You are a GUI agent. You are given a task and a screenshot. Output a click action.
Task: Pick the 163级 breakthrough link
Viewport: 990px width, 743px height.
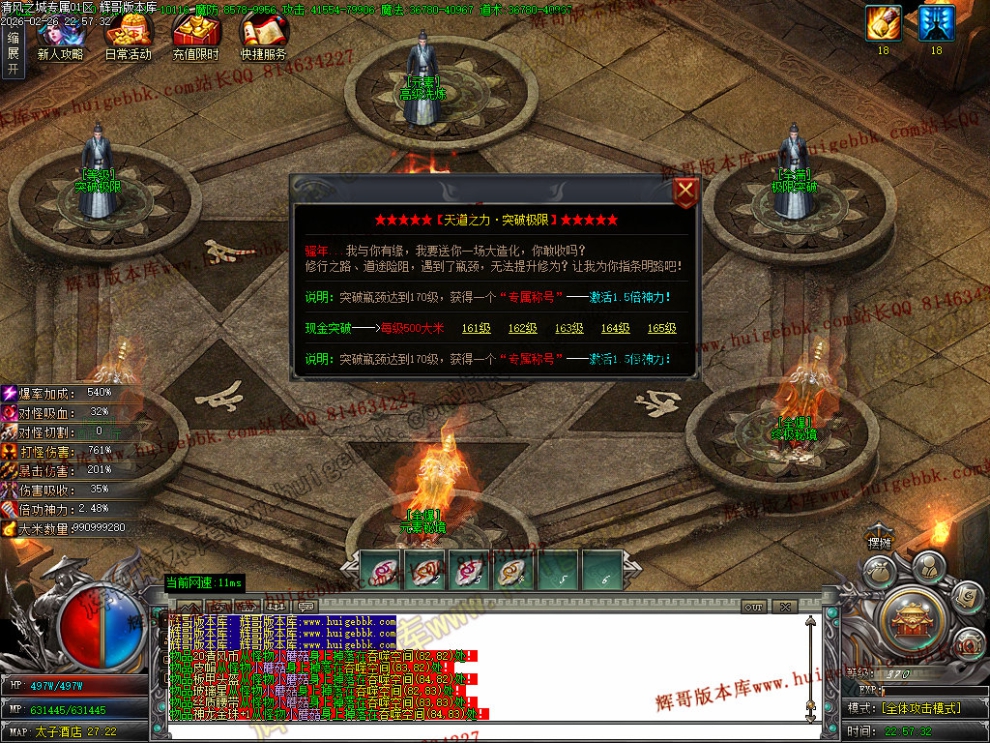[x=569, y=328]
